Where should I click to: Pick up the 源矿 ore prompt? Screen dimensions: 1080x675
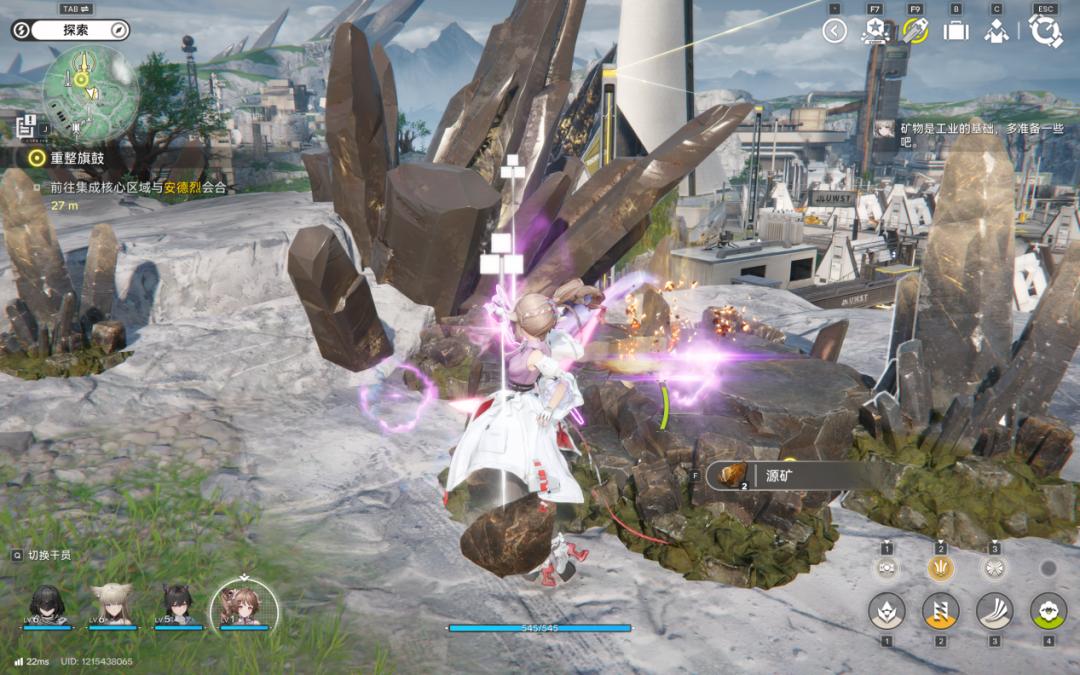click(780, 475)
